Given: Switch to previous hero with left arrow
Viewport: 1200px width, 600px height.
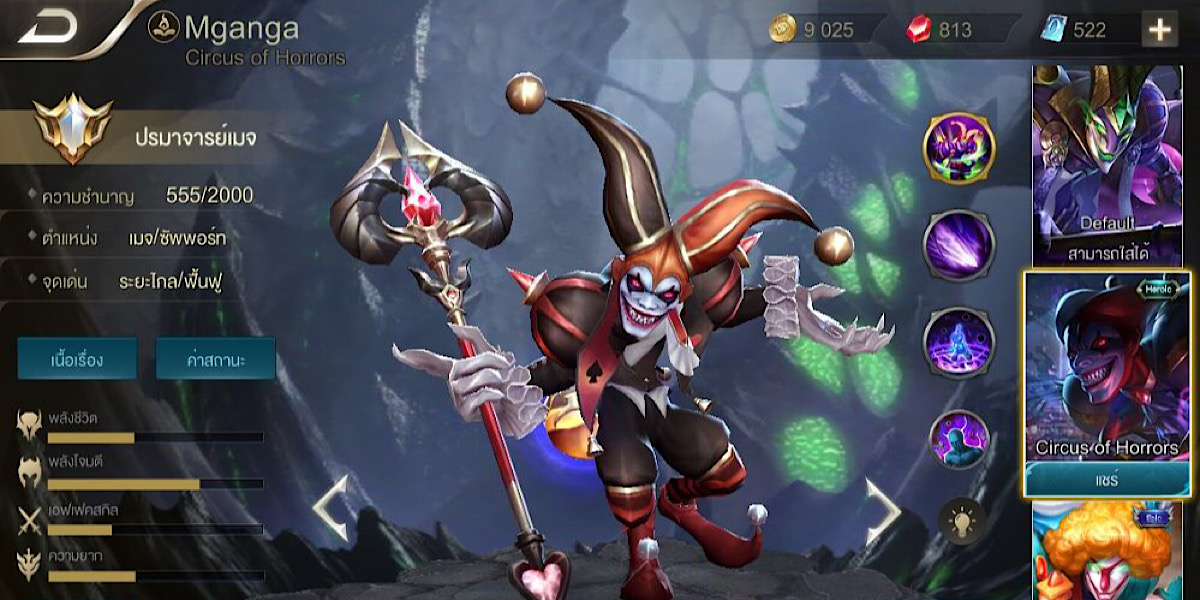Looking at the screenshot, I should 330,508.
